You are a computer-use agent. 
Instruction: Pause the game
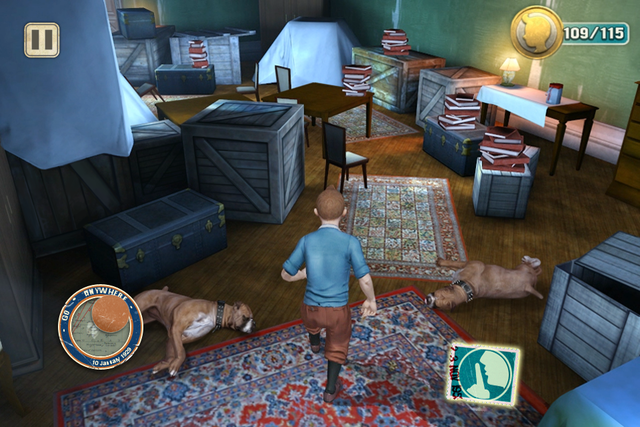click(42, 40)
